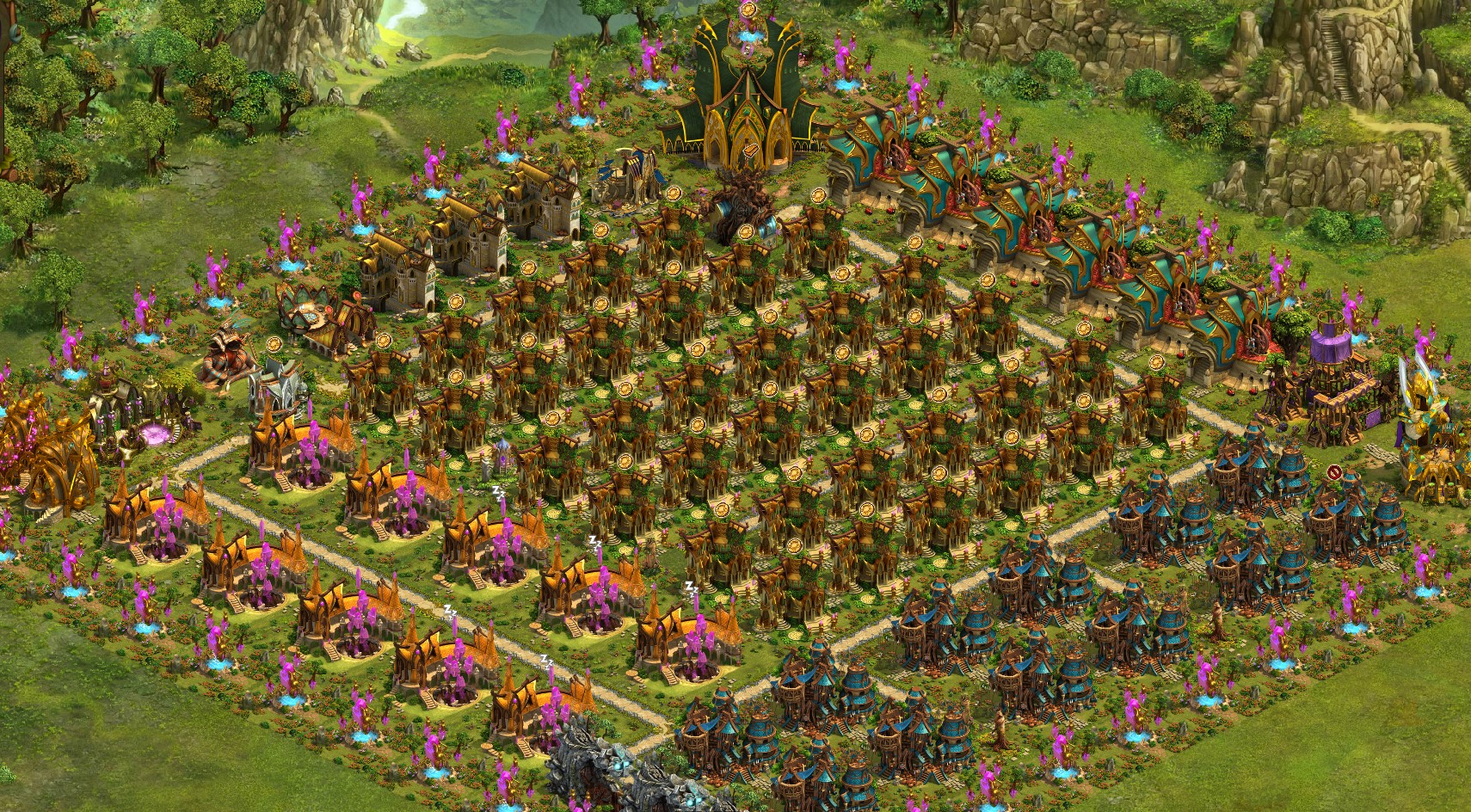The width and height of the screenshot is (1471, 812).
Task: Collect the coin icon above the Main Hall roof
Action: pos(748,10)
